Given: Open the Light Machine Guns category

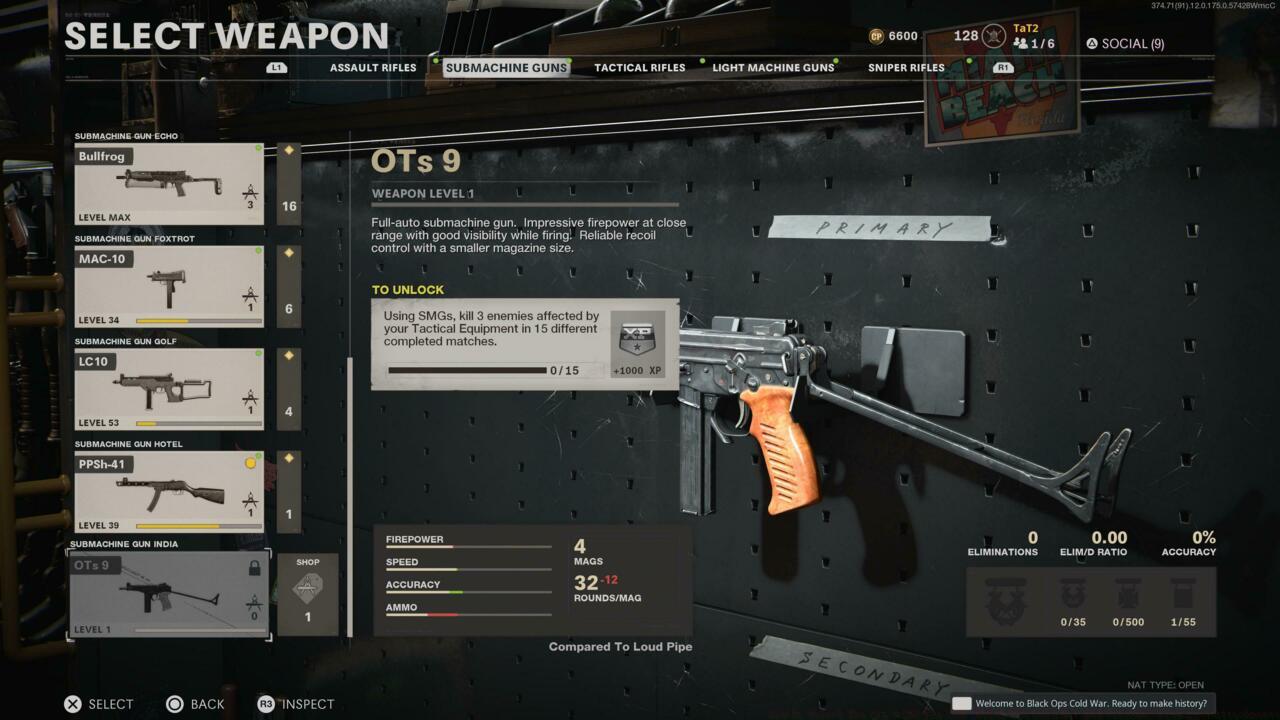Looking at the screenshot, I should click(771, 67).
